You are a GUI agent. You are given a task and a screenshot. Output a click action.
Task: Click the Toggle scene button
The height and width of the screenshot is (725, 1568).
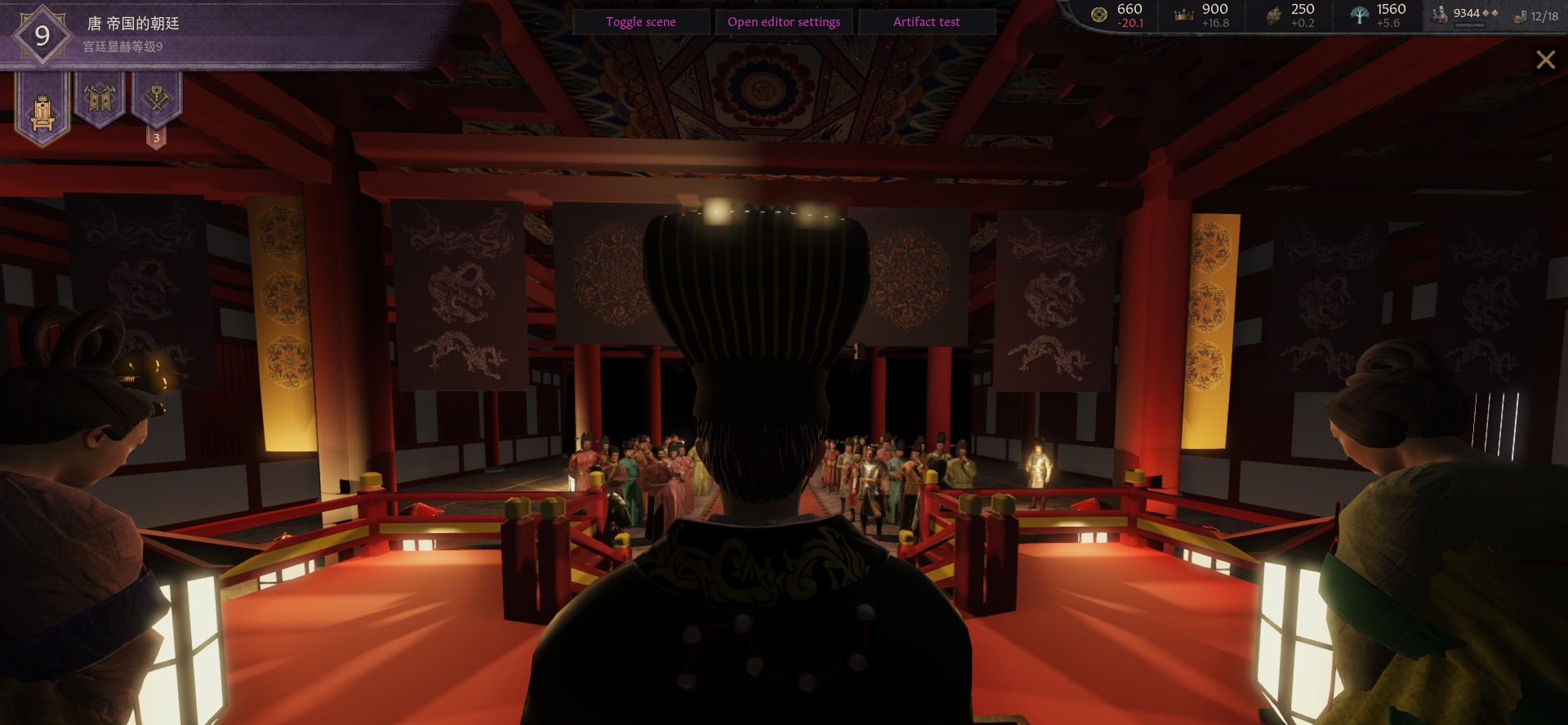(x=640, y=22)
